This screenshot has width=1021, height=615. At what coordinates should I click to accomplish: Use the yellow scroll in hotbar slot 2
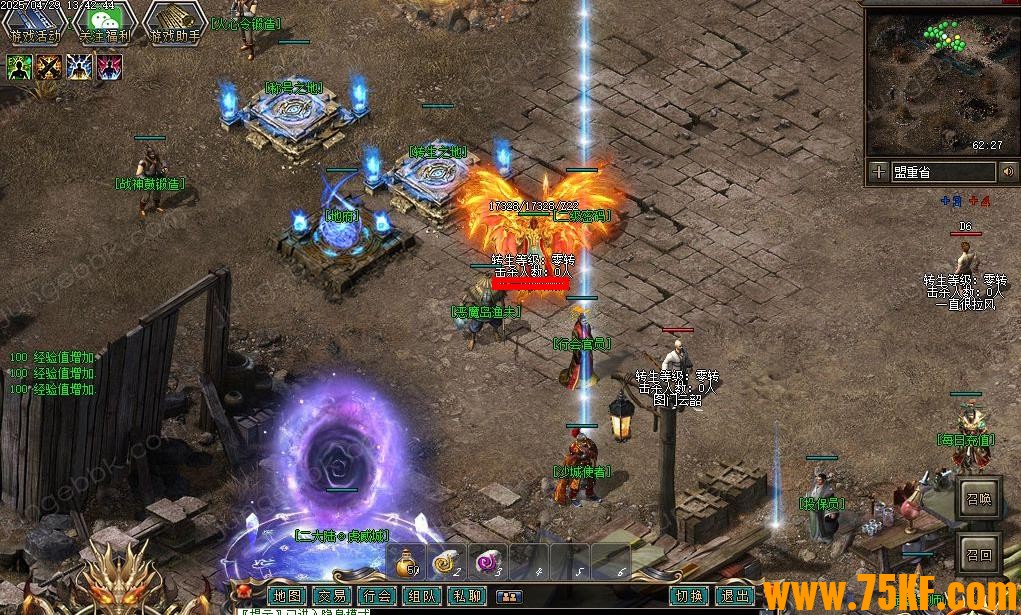click(445, 563)
